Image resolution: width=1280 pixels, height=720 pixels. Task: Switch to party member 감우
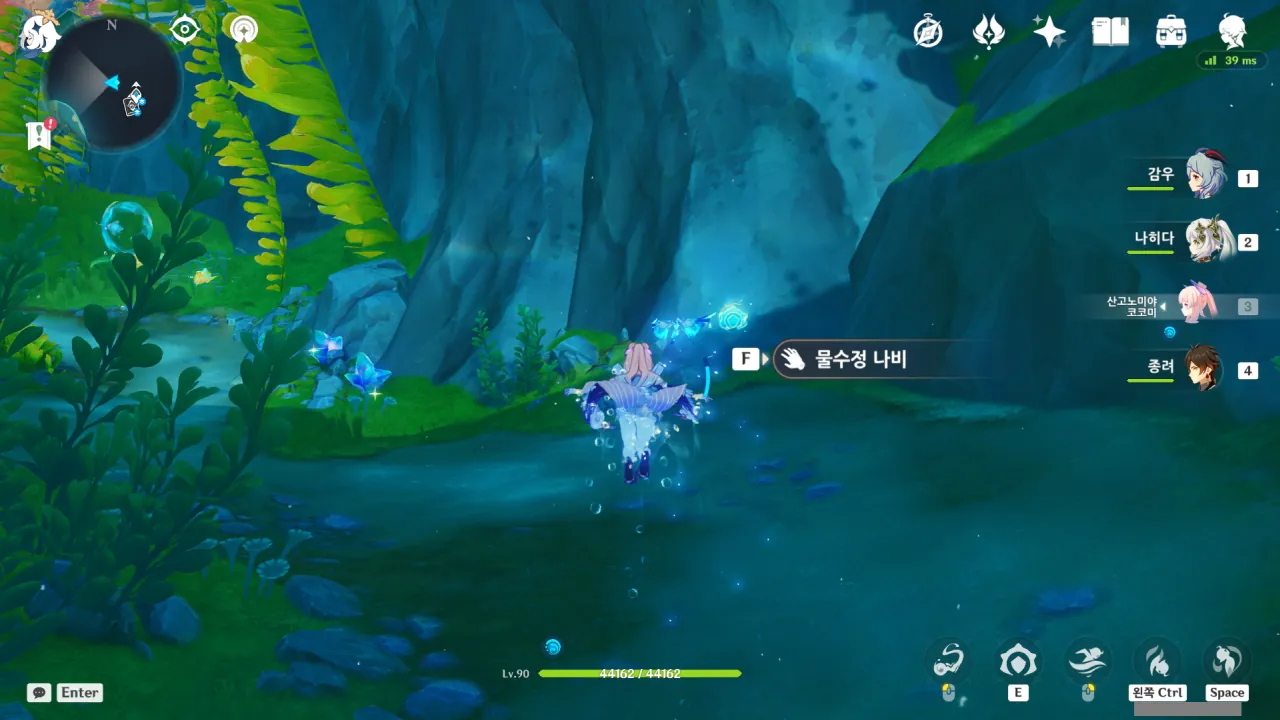pos(1205,176)
